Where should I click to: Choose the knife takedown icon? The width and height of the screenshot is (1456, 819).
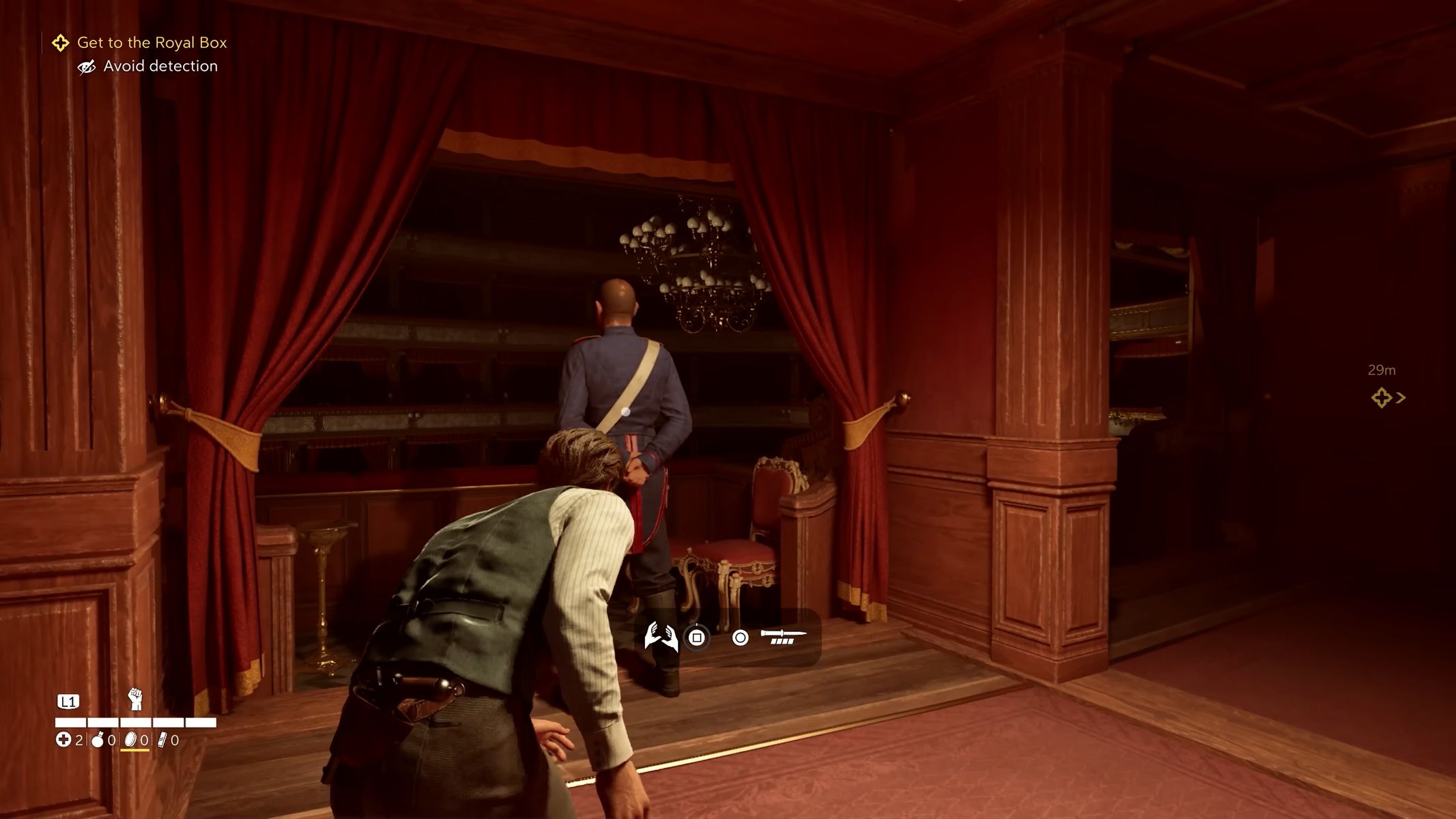pyautogui.click(x=783, y=637)
